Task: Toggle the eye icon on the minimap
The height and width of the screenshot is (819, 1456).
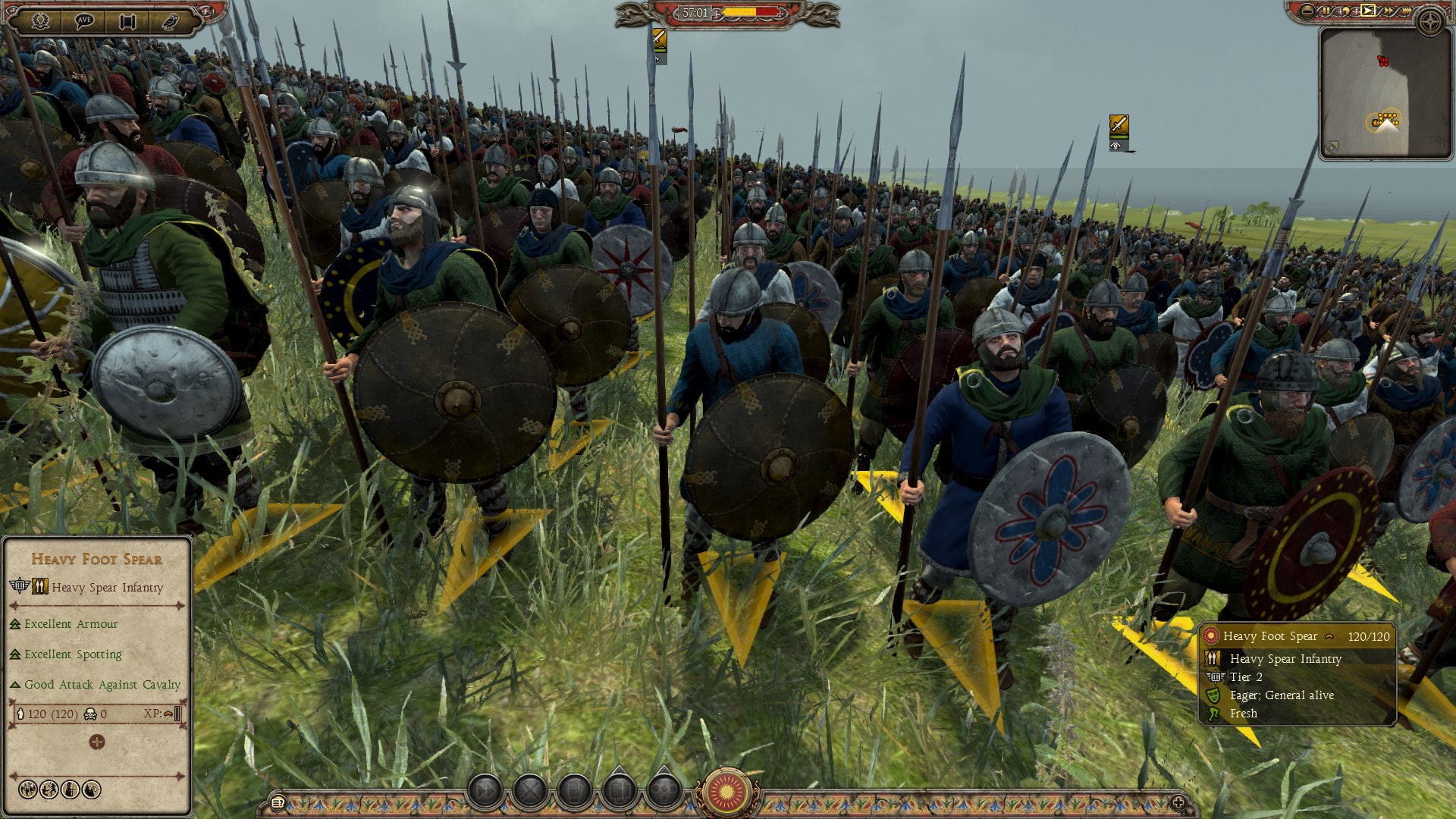Action: click(x=1332, y=146)
